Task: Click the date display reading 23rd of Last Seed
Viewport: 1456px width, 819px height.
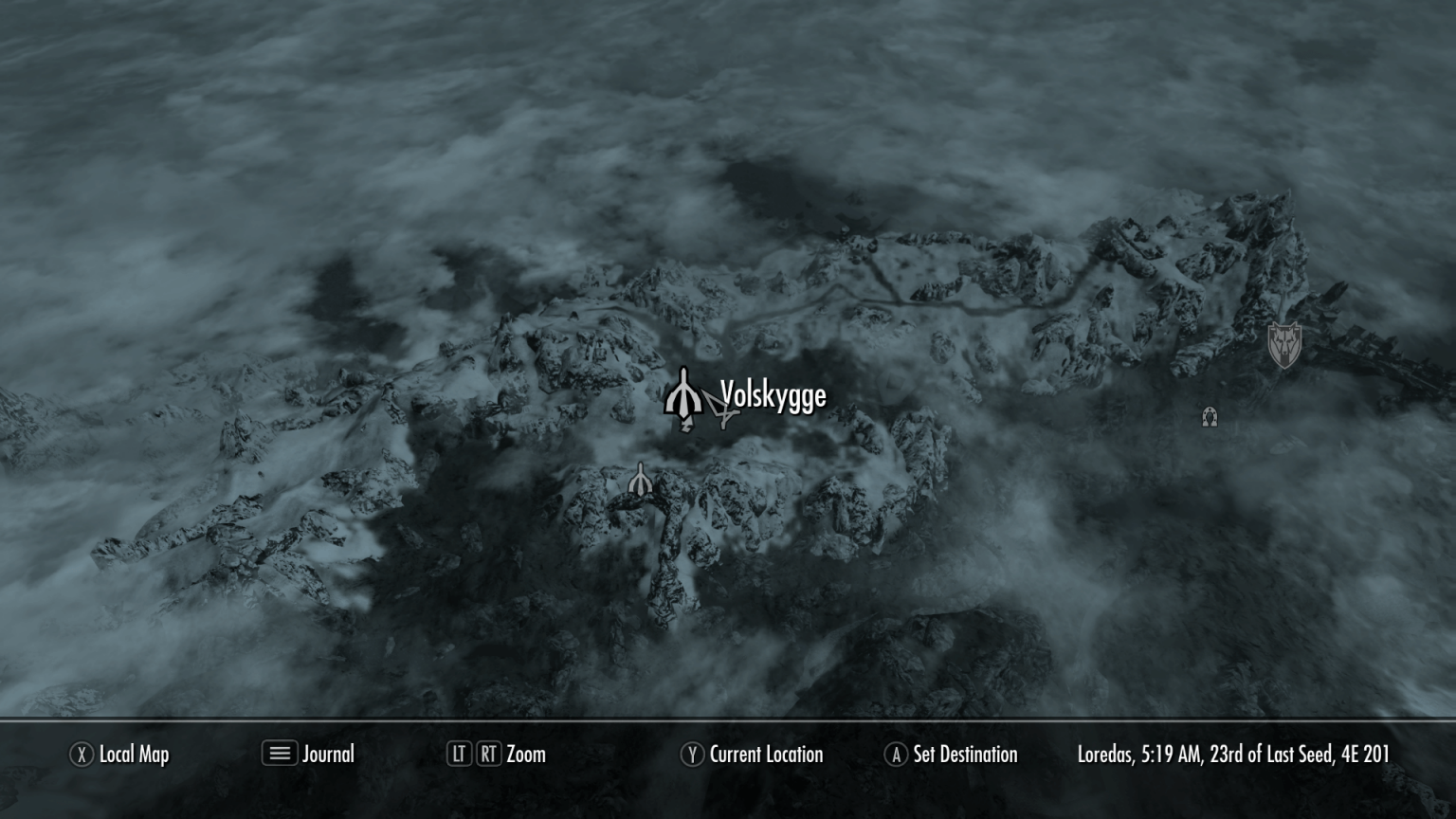Action: pos(1272,755)
